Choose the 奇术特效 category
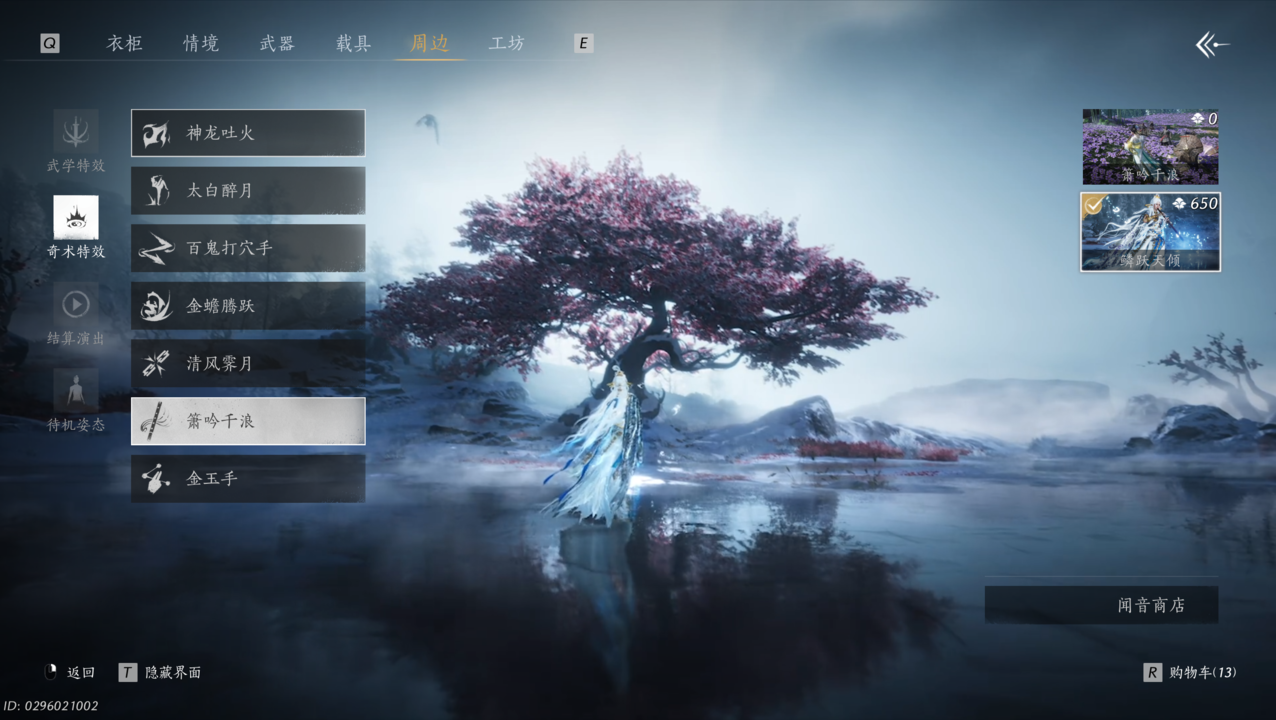1276x720 pixels. (x=76, y=227)
